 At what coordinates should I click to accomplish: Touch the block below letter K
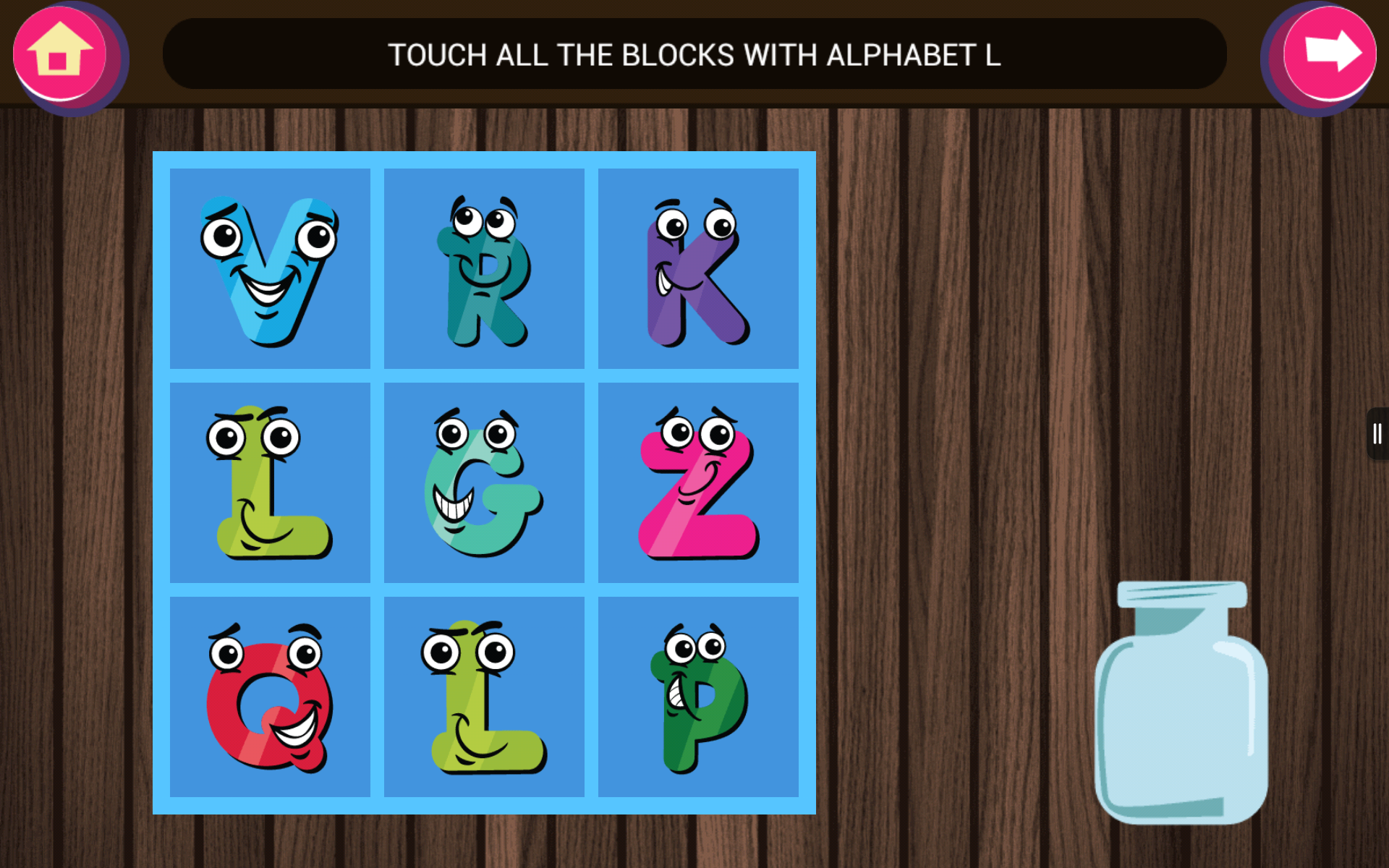point(697,481)
